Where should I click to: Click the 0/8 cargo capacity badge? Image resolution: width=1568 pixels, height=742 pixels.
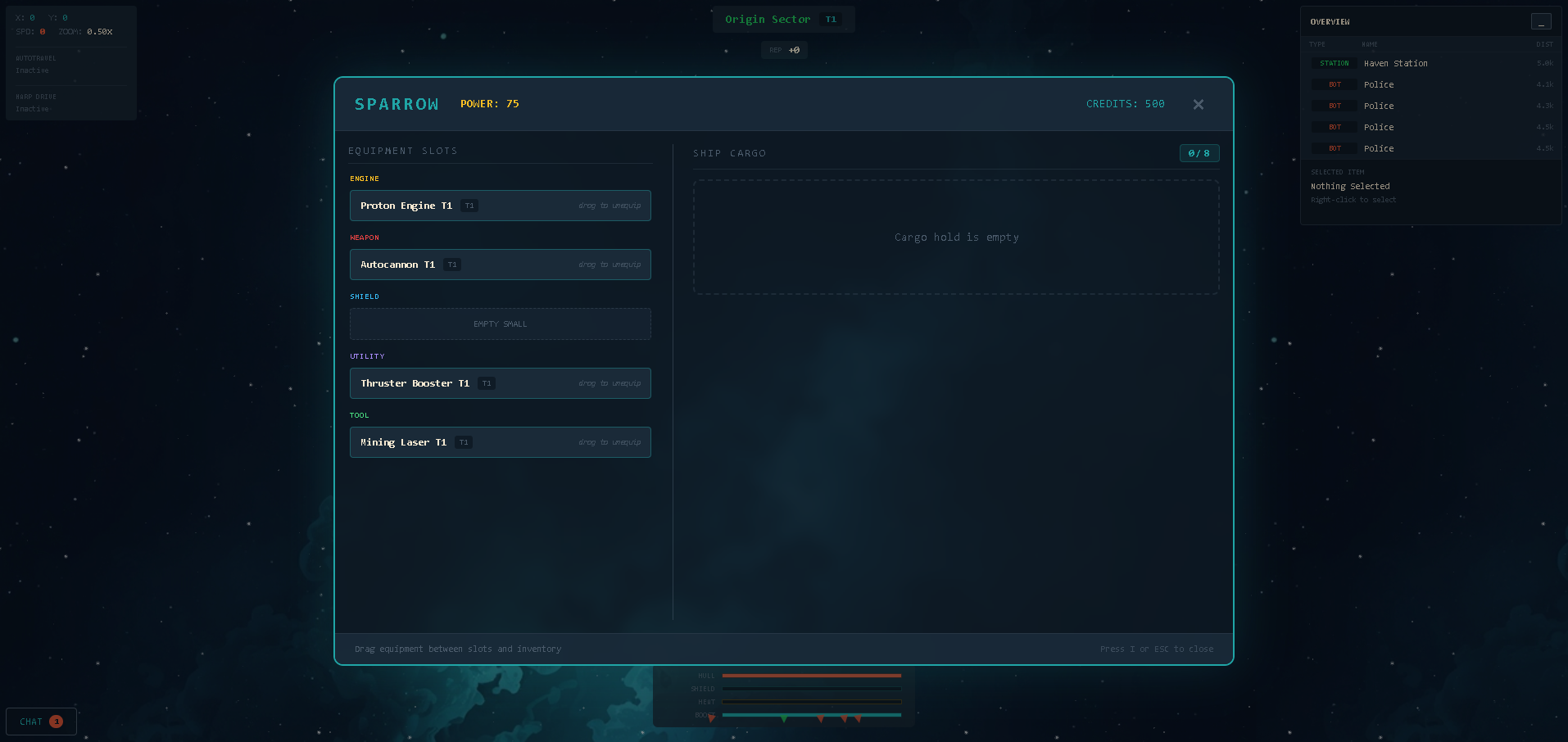point(1199,153)
